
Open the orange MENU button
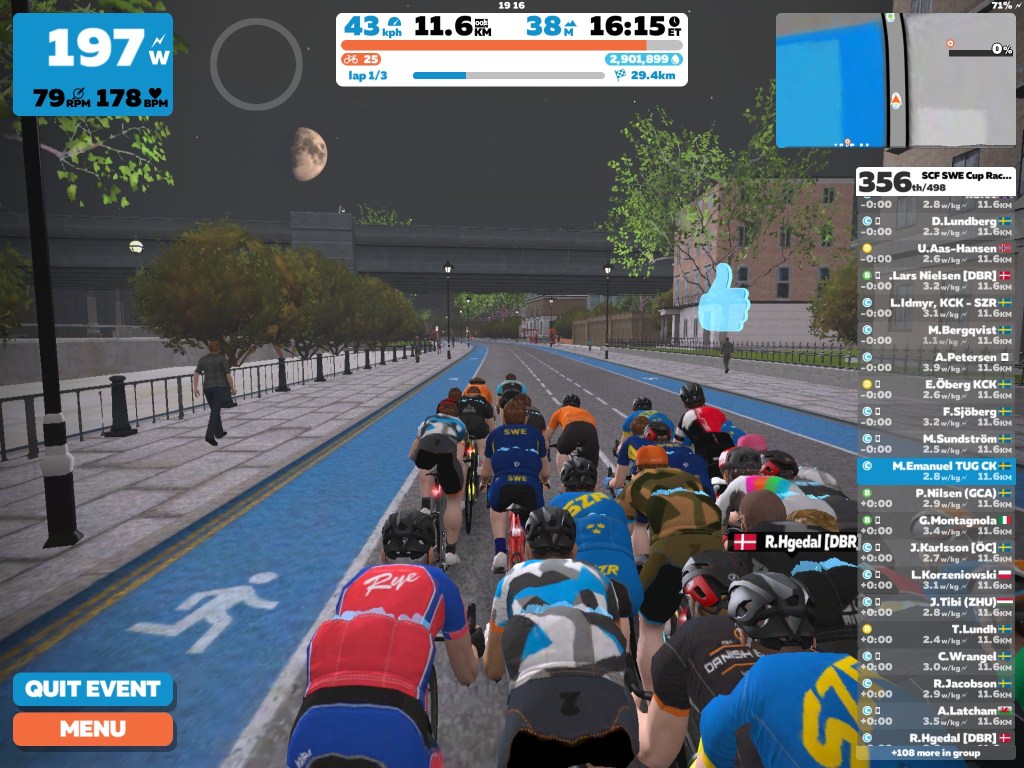click(x=92, y=729)
